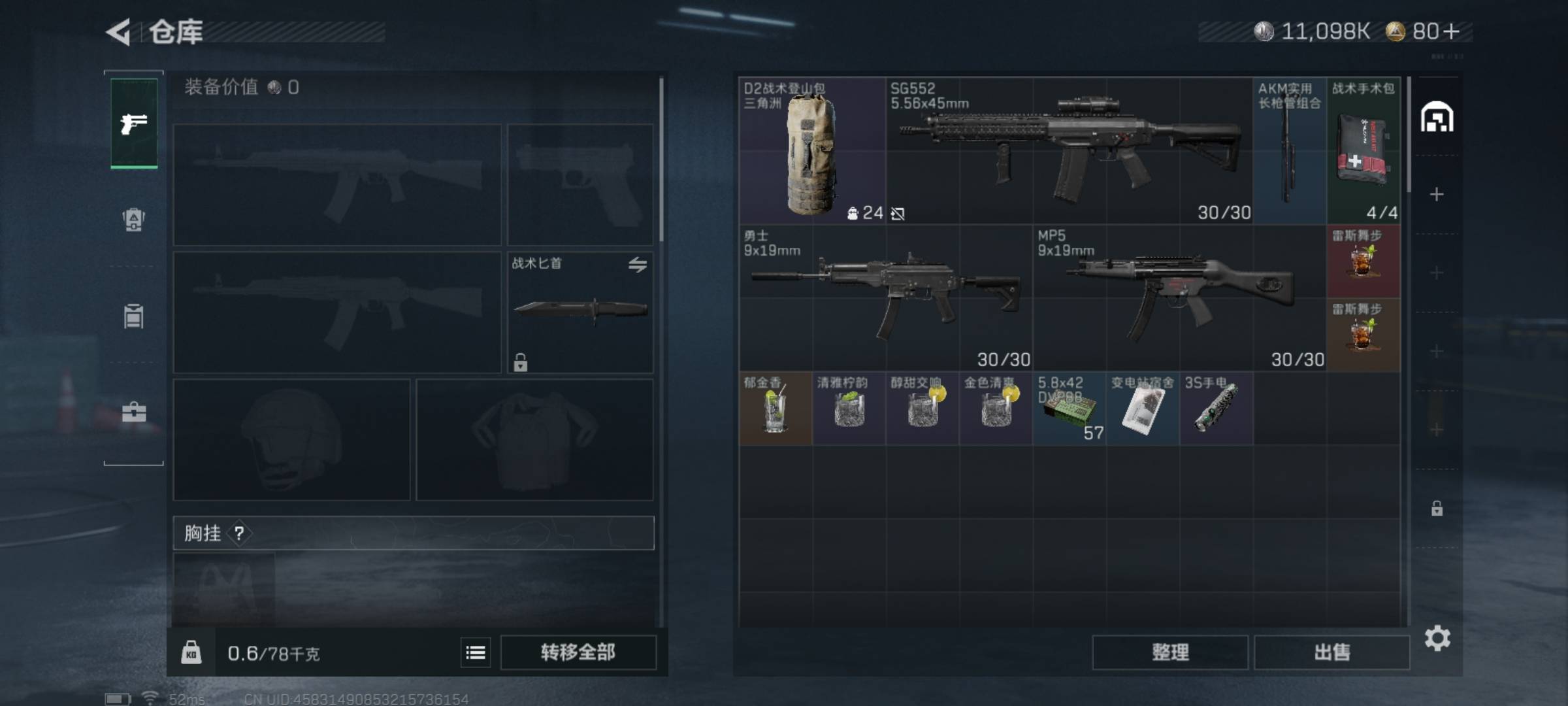This screenshot has width=1568, height=706.
Task: Click the AKM实用长枪管组合 barrel item
Action: 1290,152
